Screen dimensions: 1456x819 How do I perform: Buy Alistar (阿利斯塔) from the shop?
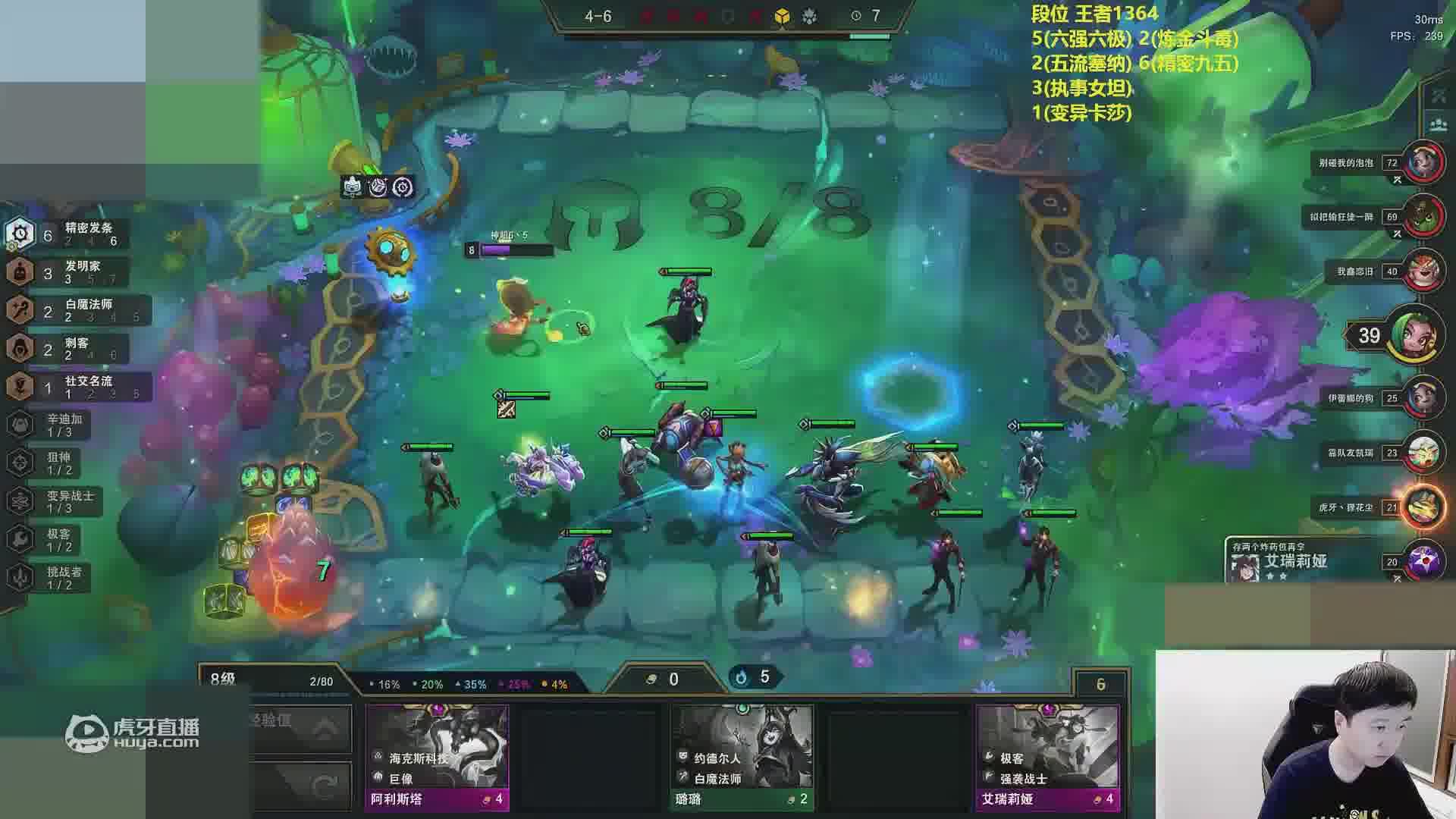pos(437,757)
